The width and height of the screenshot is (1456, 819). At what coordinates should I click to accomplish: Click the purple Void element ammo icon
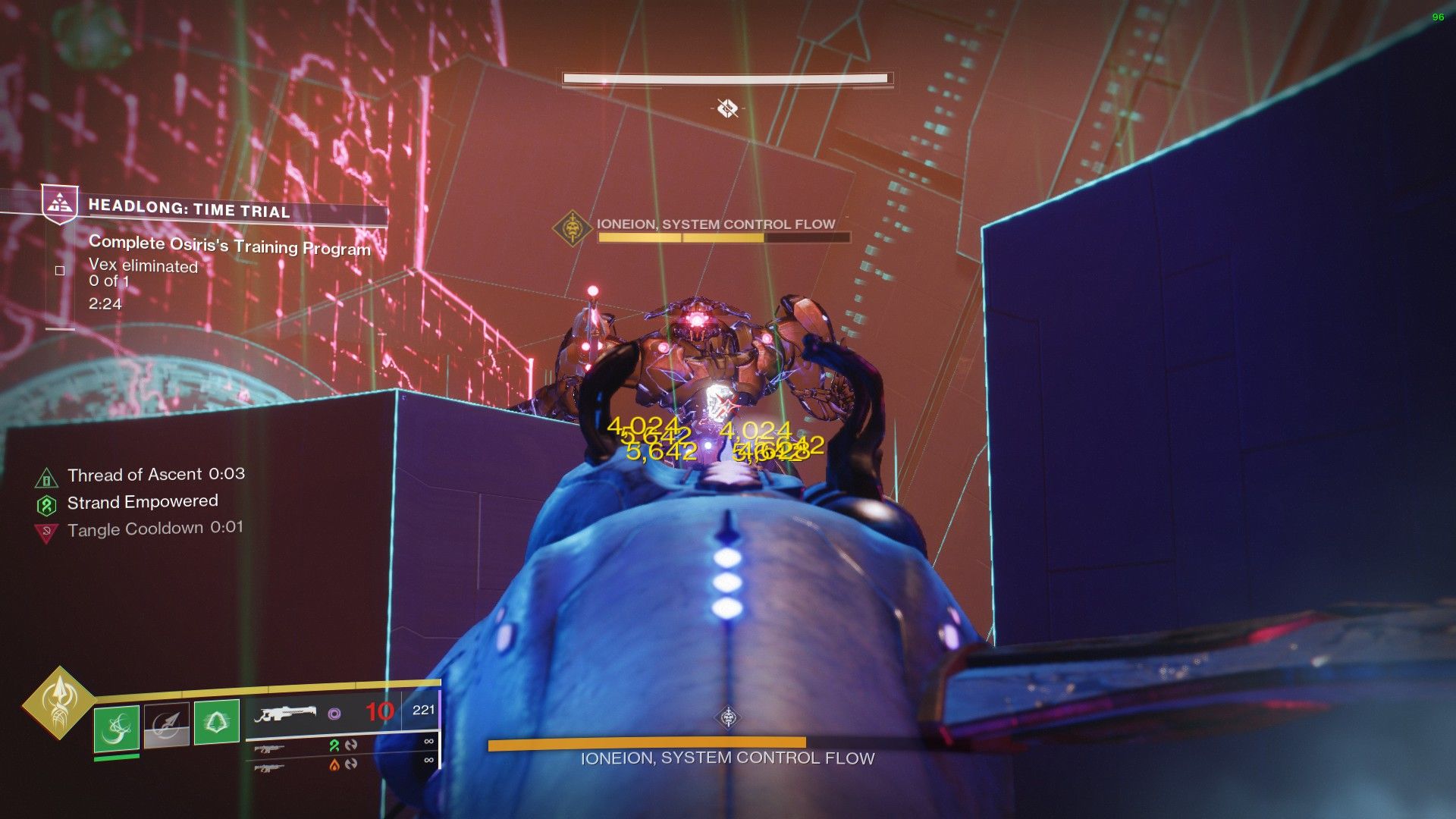click(334, 713)
